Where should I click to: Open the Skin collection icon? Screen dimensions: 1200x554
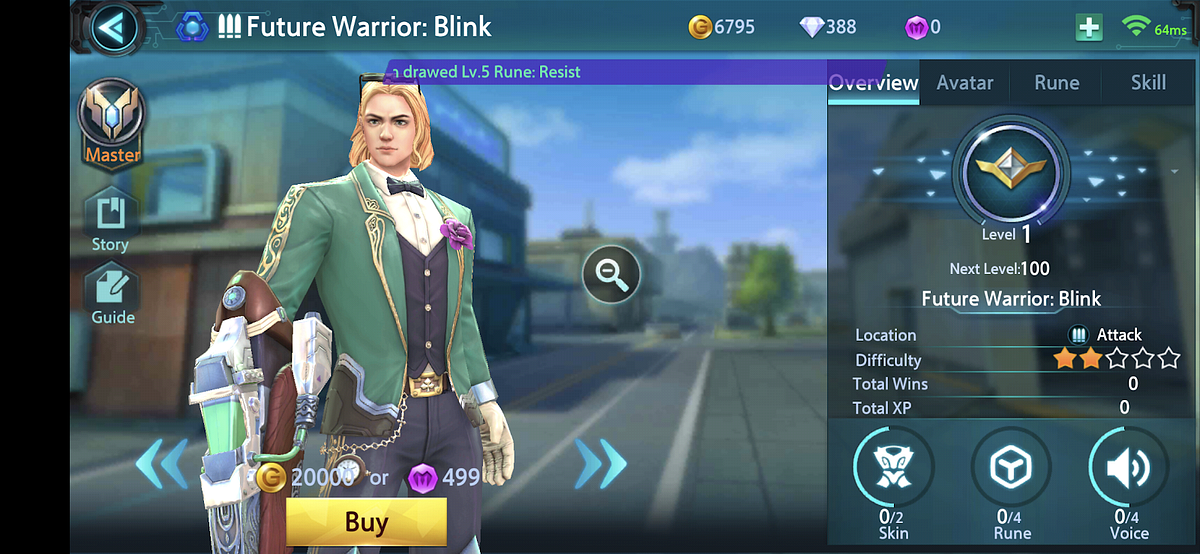point(893,467)
